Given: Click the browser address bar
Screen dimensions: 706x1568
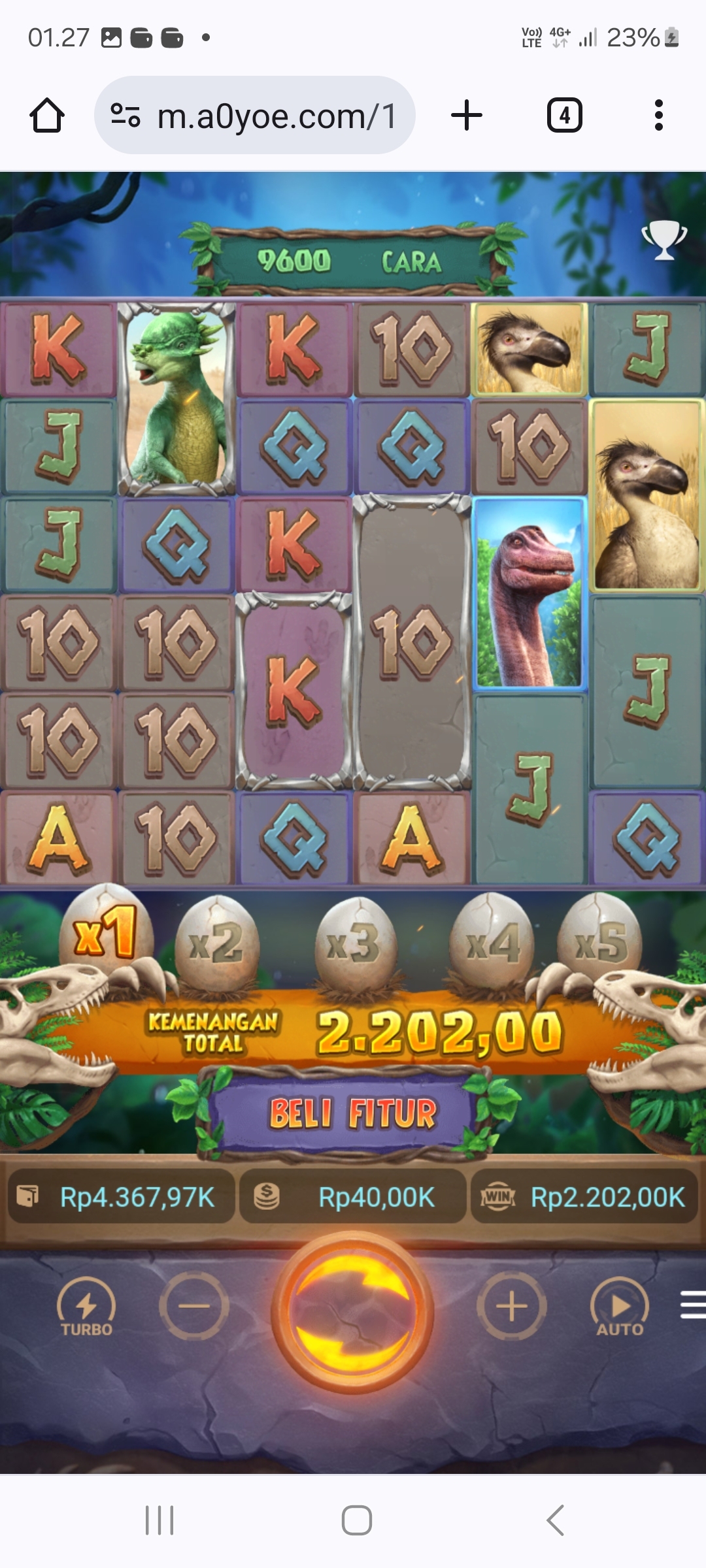Looking at the screenshot, I should [x=255, y=116].
